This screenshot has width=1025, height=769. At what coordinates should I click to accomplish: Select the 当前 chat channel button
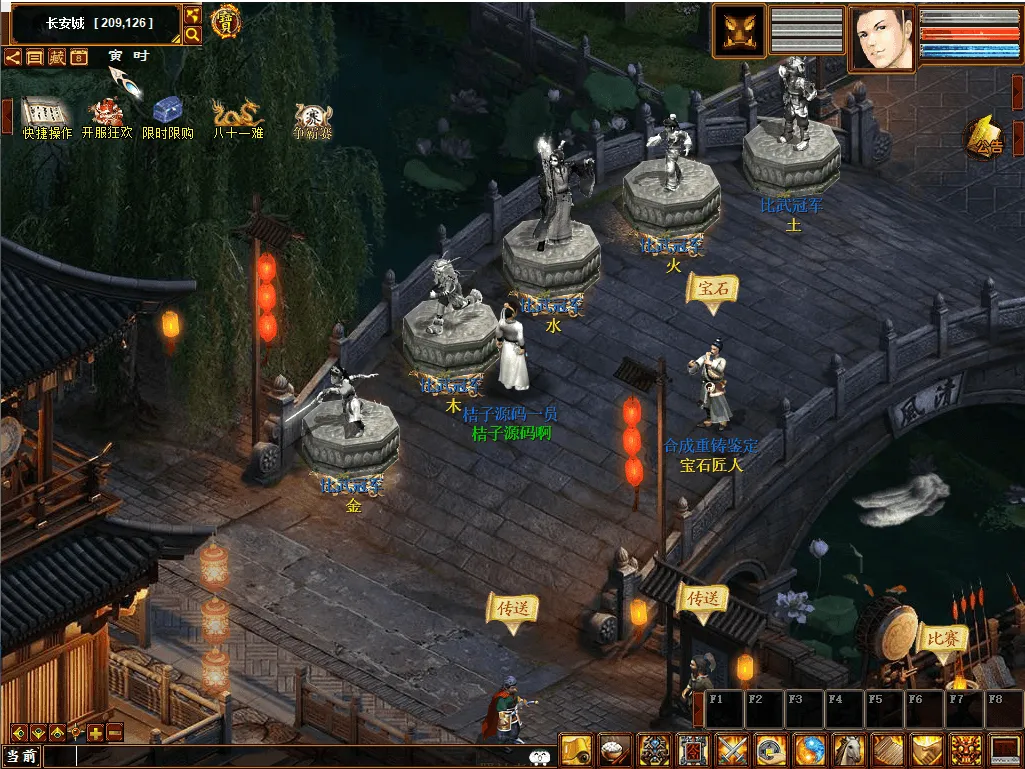point(22,757)
